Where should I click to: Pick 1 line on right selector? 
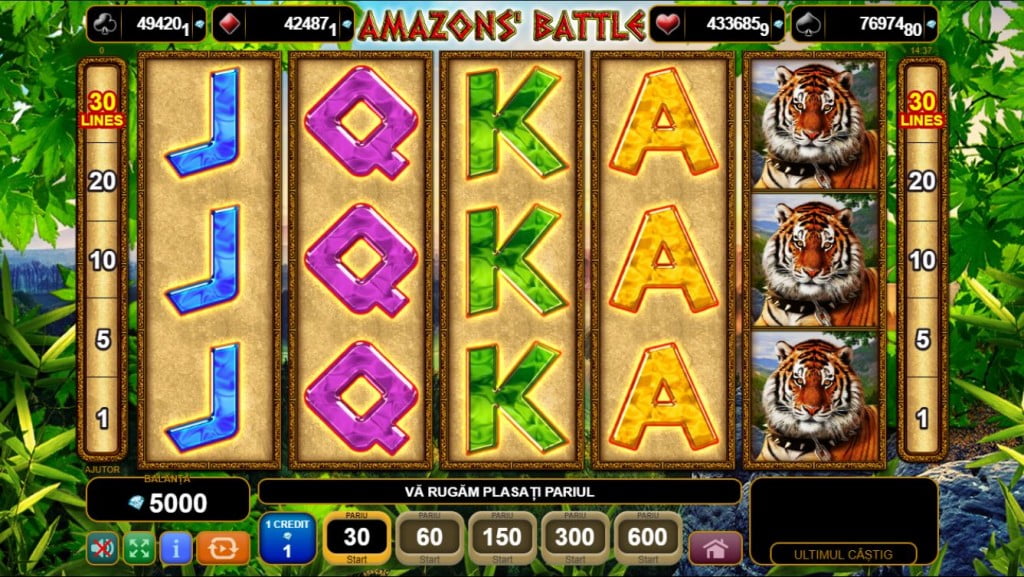pos(921,418)
